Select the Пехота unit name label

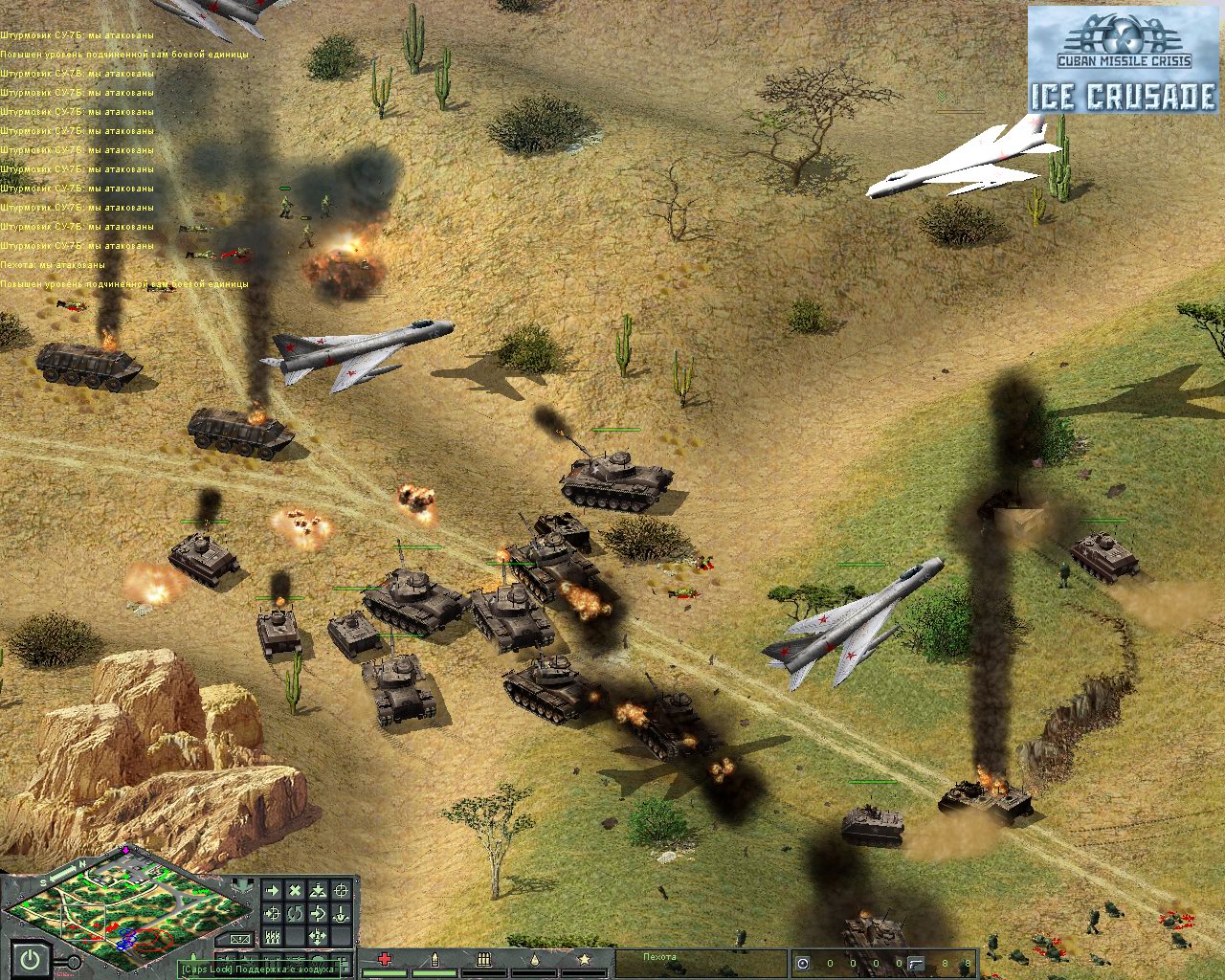tap(660, 955)
